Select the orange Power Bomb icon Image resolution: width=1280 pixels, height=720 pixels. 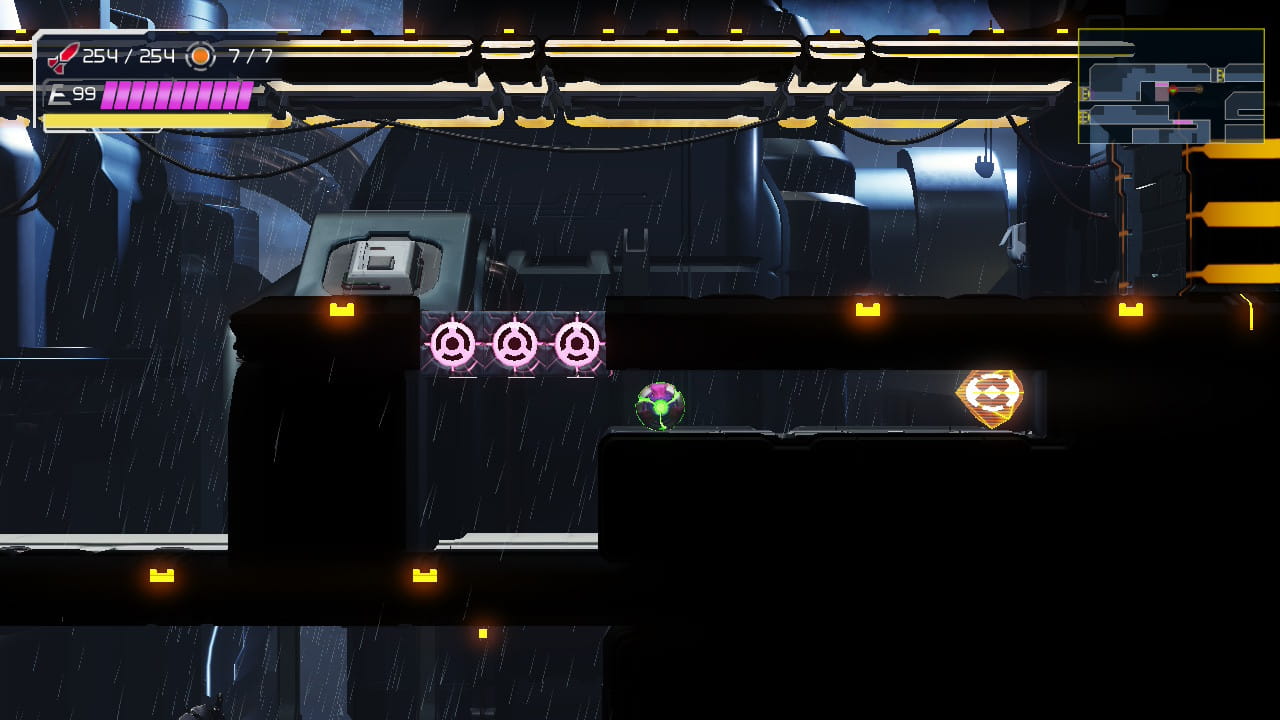200,57
